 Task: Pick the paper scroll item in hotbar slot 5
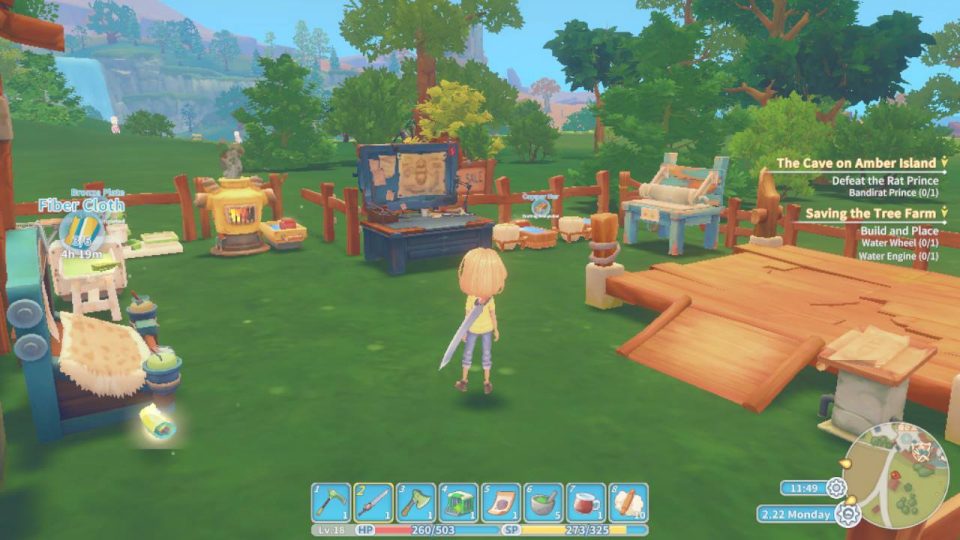coord(500,502)
